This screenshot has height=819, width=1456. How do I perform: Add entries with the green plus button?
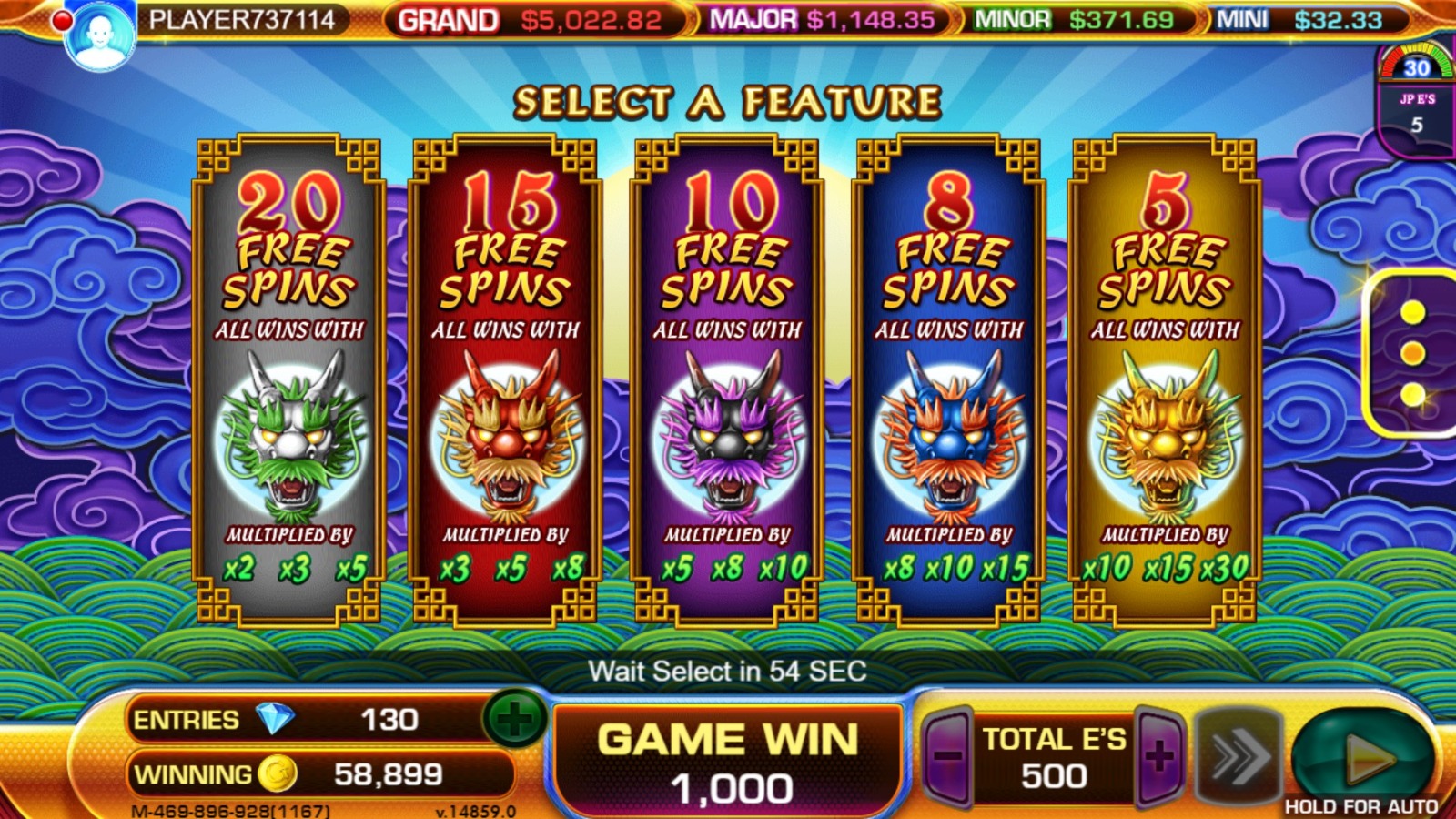pos(514,720)
